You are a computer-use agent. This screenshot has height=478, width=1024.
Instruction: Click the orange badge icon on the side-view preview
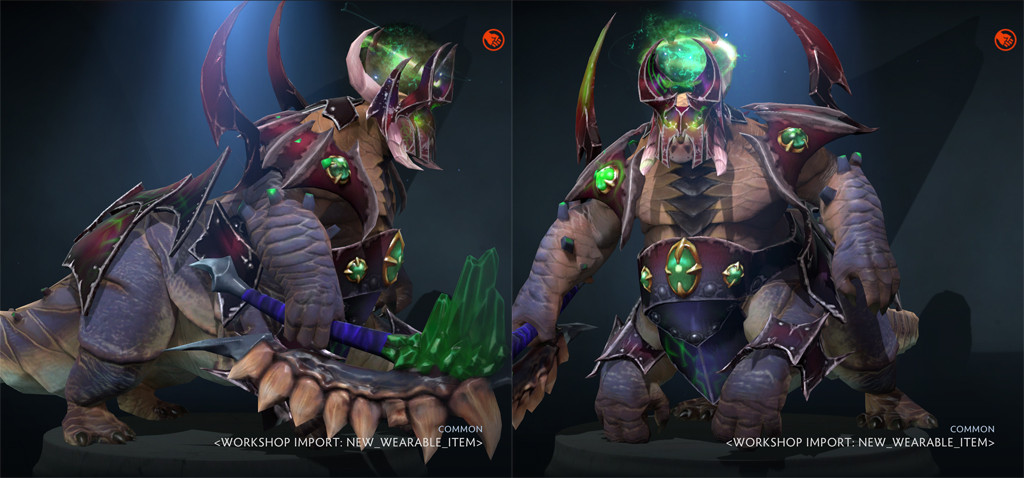[492, 40]
